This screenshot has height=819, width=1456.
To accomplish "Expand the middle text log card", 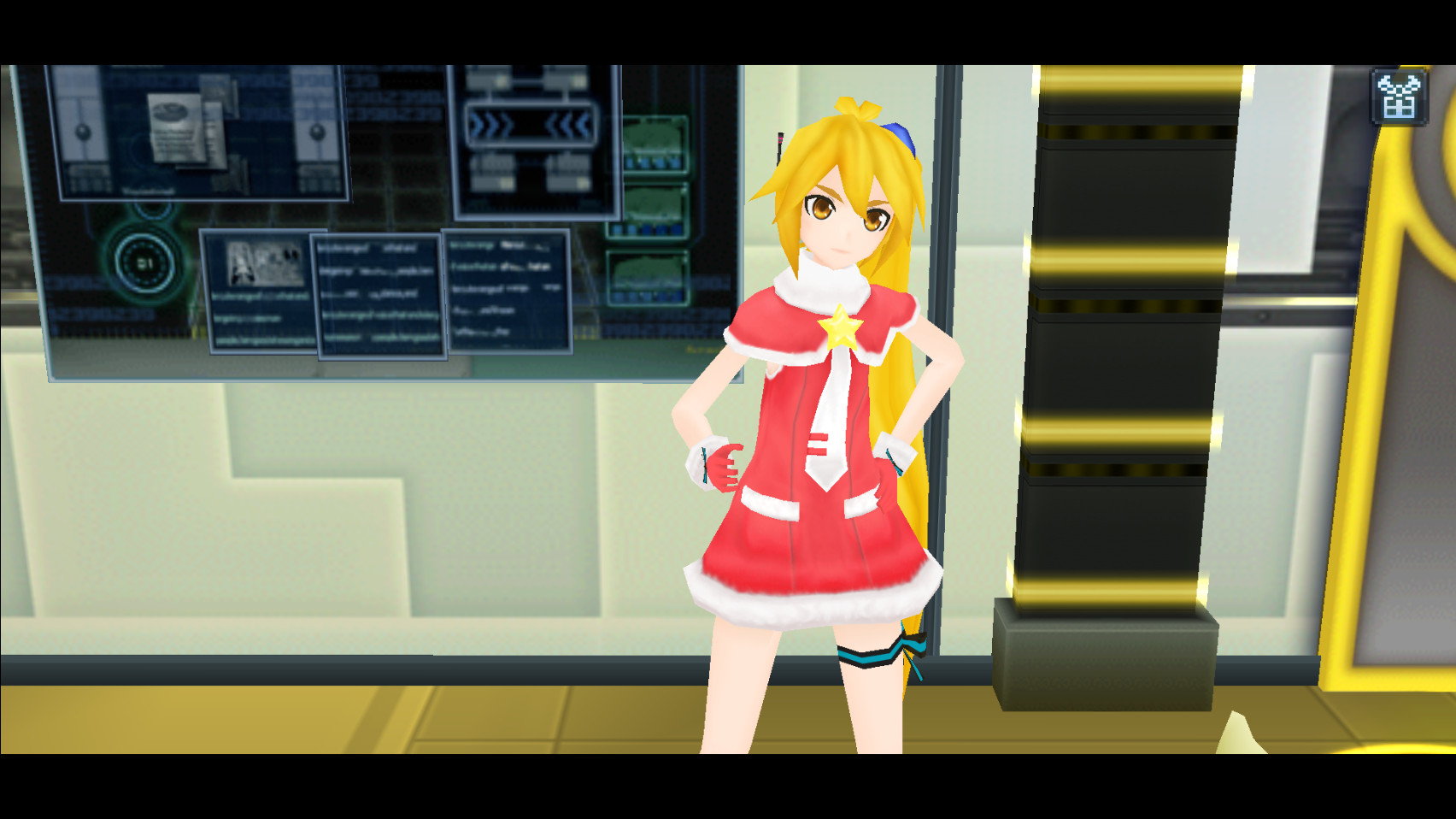I will (376, 299).
